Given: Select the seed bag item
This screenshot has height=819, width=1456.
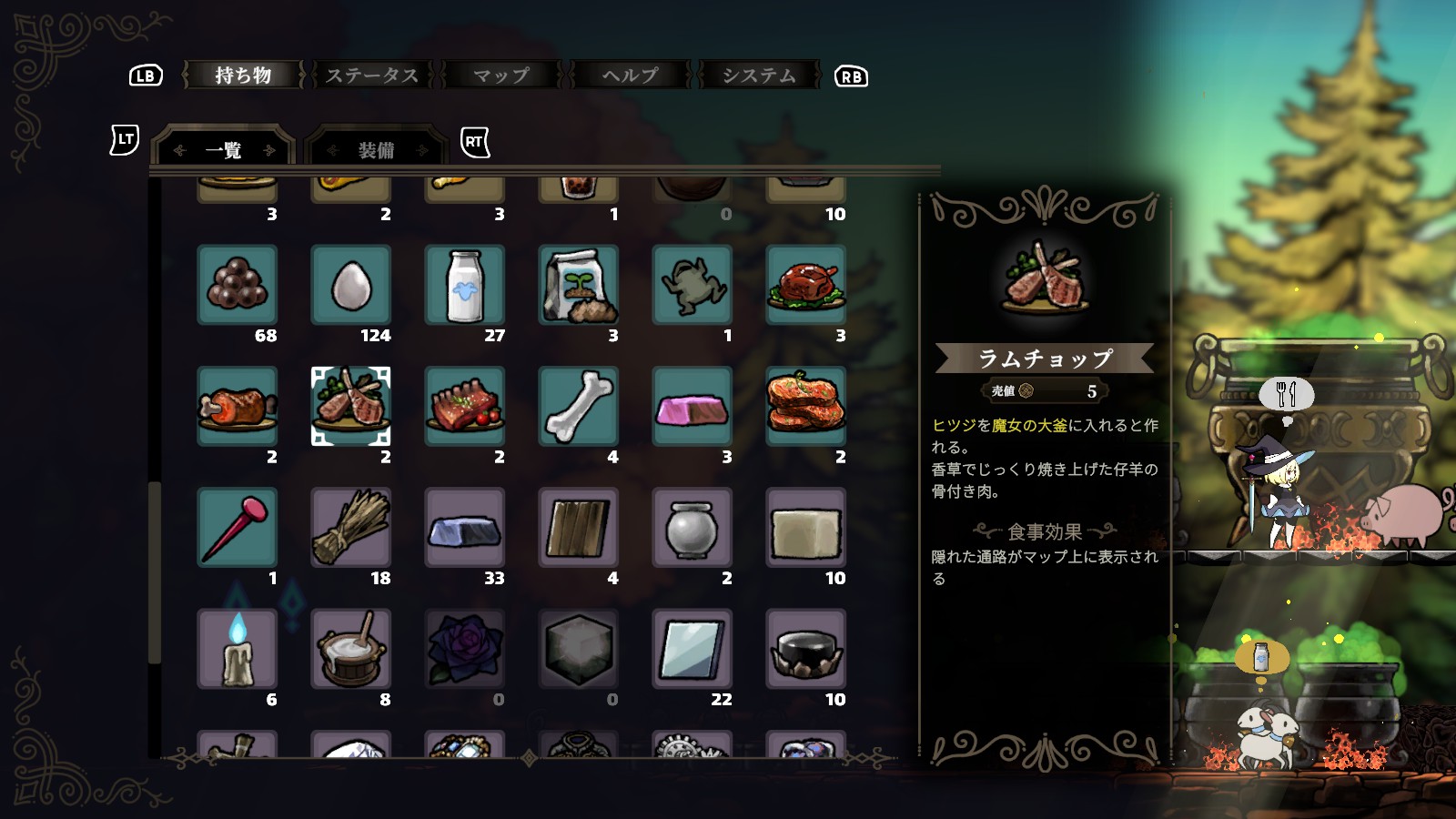Looking at the screenshot, I should pos(578,285).
